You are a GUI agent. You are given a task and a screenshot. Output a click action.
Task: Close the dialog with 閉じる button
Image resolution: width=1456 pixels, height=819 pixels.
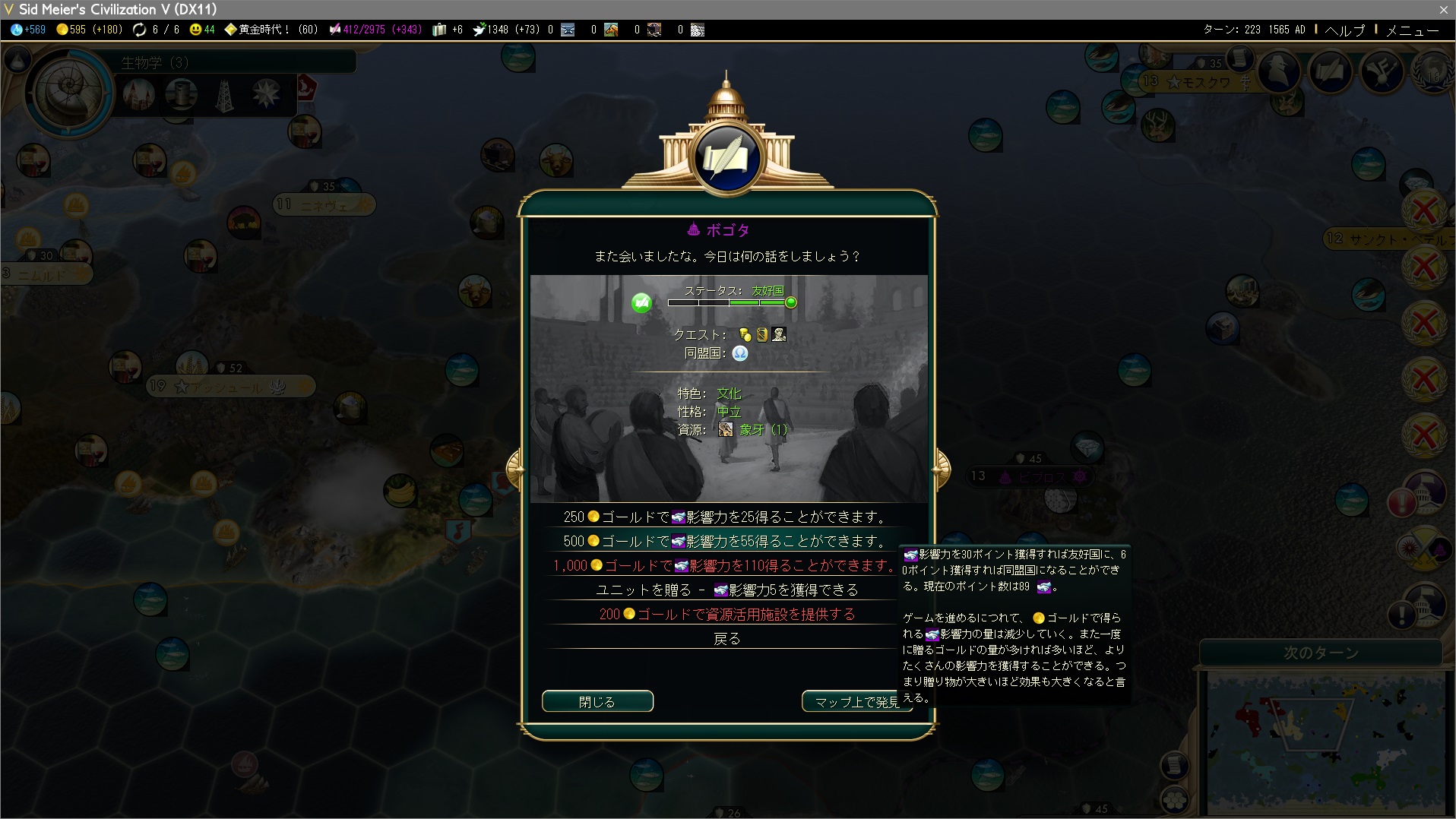coord(597,701)
